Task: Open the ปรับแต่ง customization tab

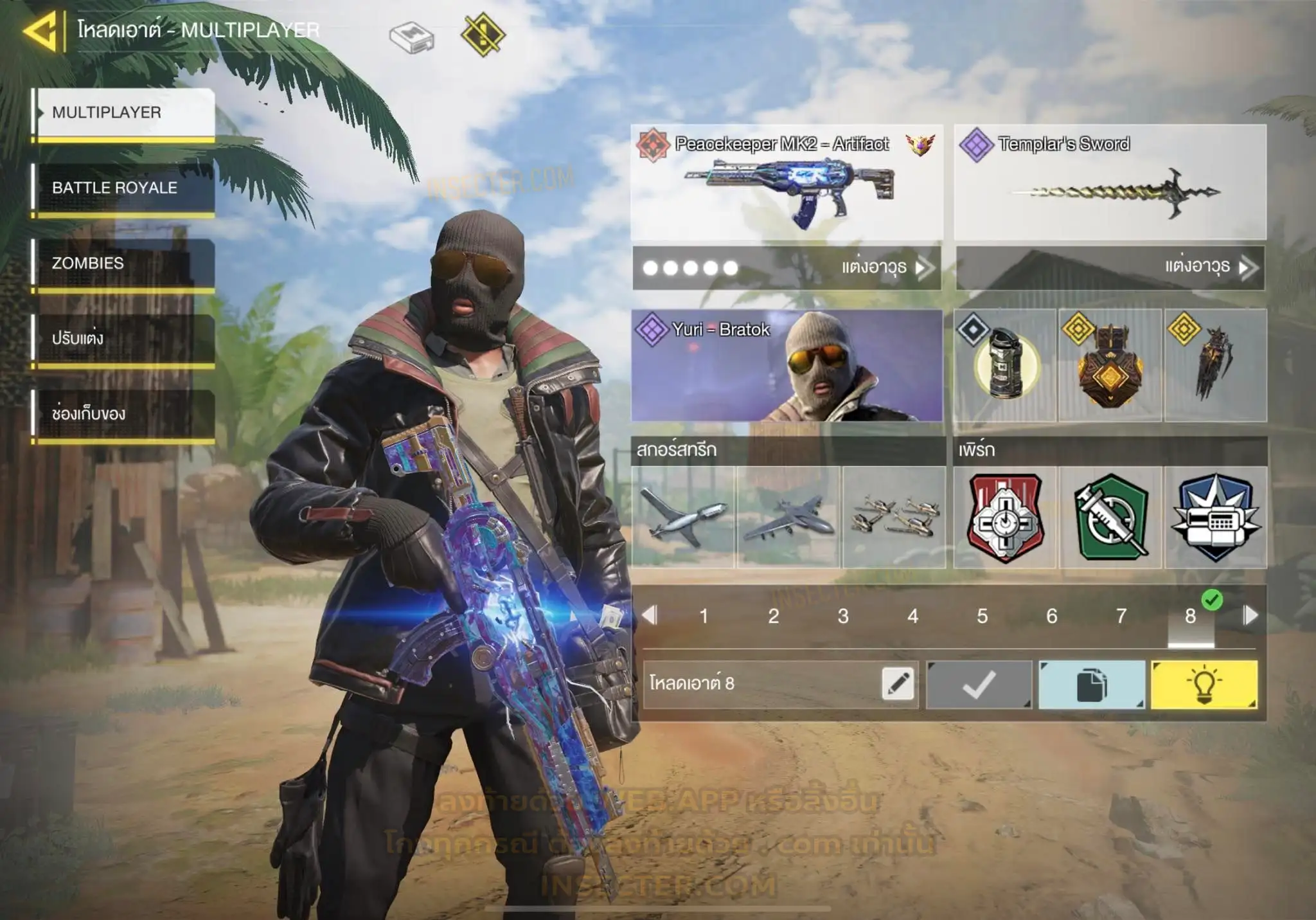Action: [123, 338]
